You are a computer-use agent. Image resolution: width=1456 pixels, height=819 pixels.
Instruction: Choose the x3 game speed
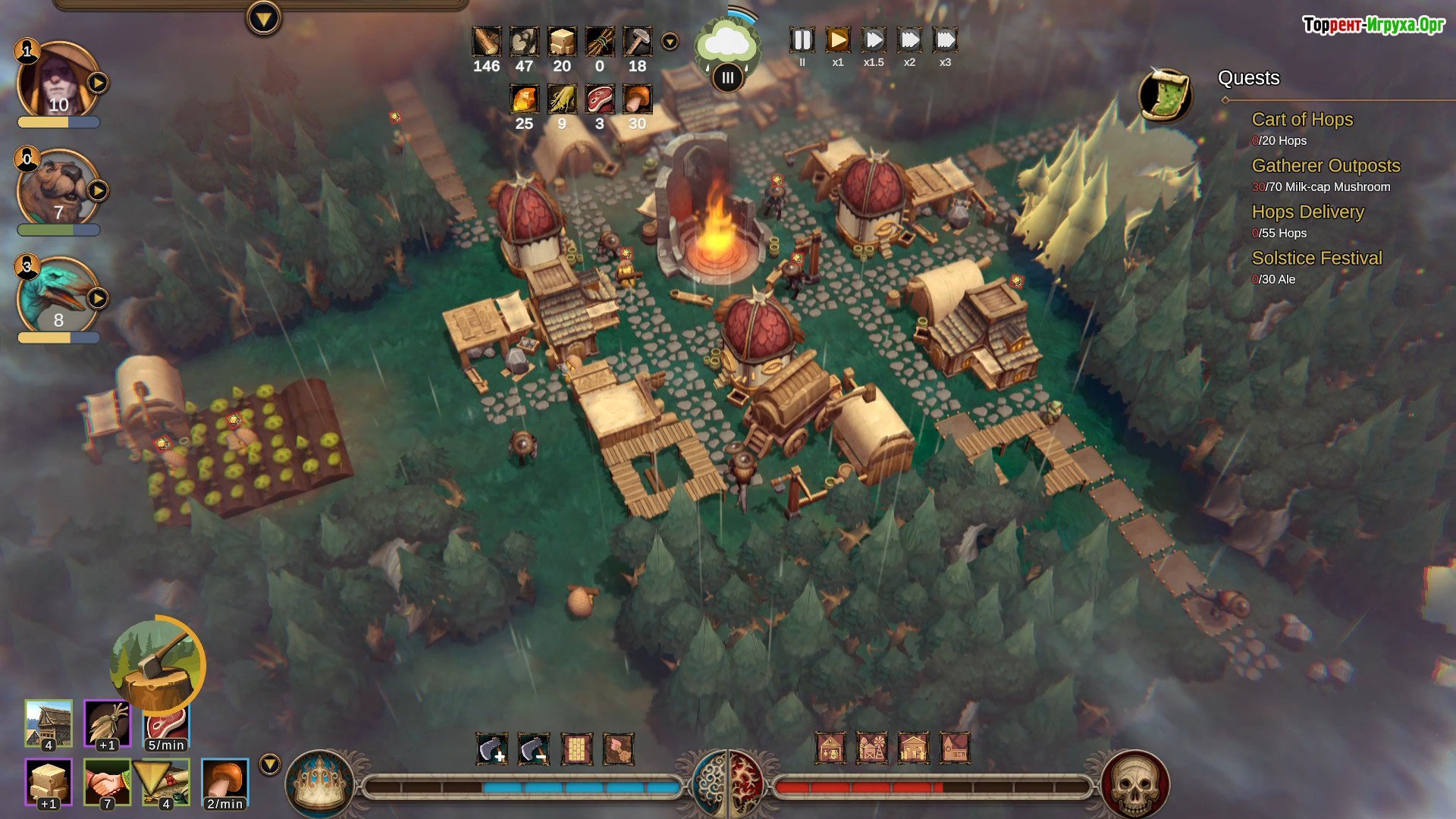(945, 40)
